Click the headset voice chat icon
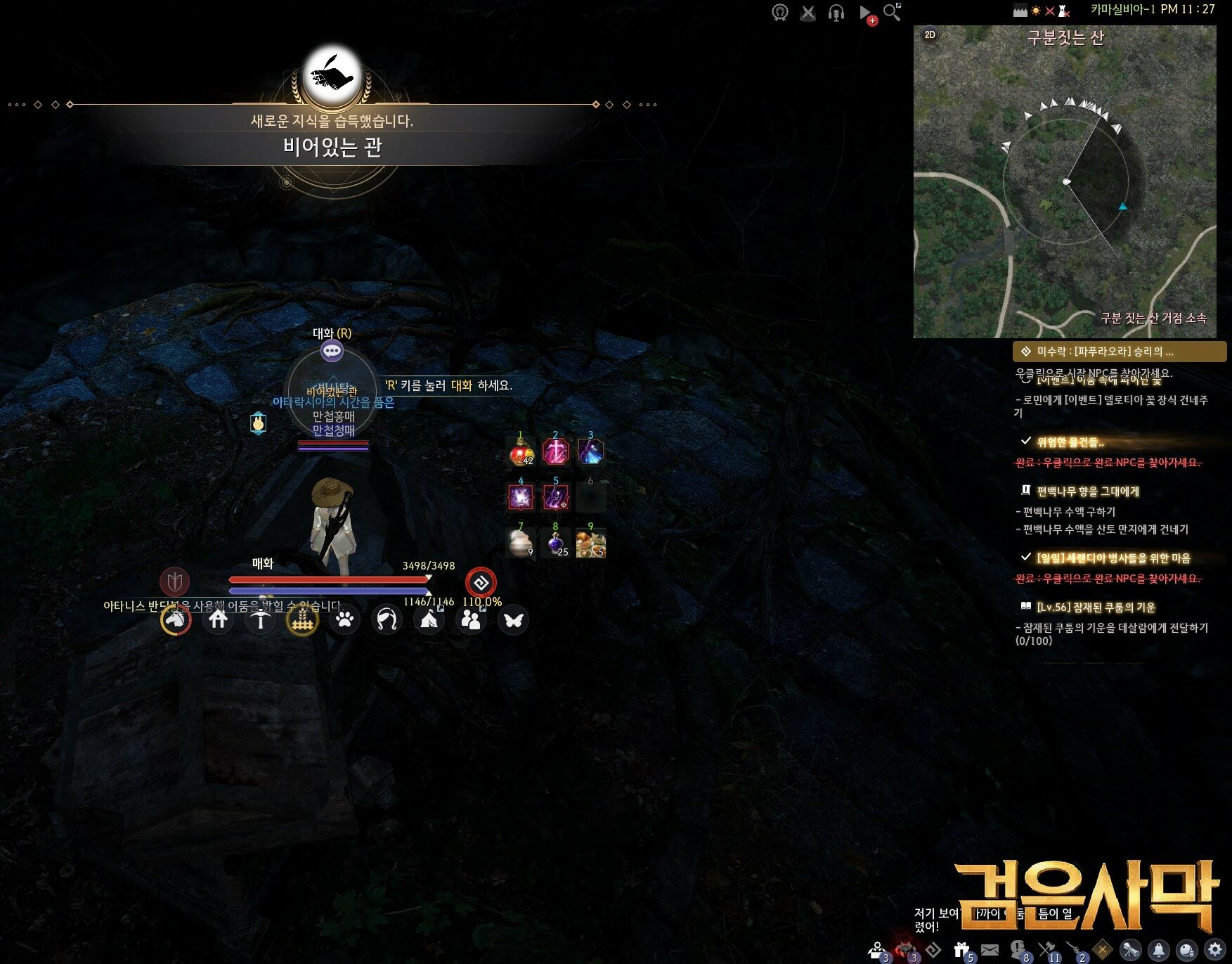The width and height of the screenshot is (1232, 964). (836, 13)
